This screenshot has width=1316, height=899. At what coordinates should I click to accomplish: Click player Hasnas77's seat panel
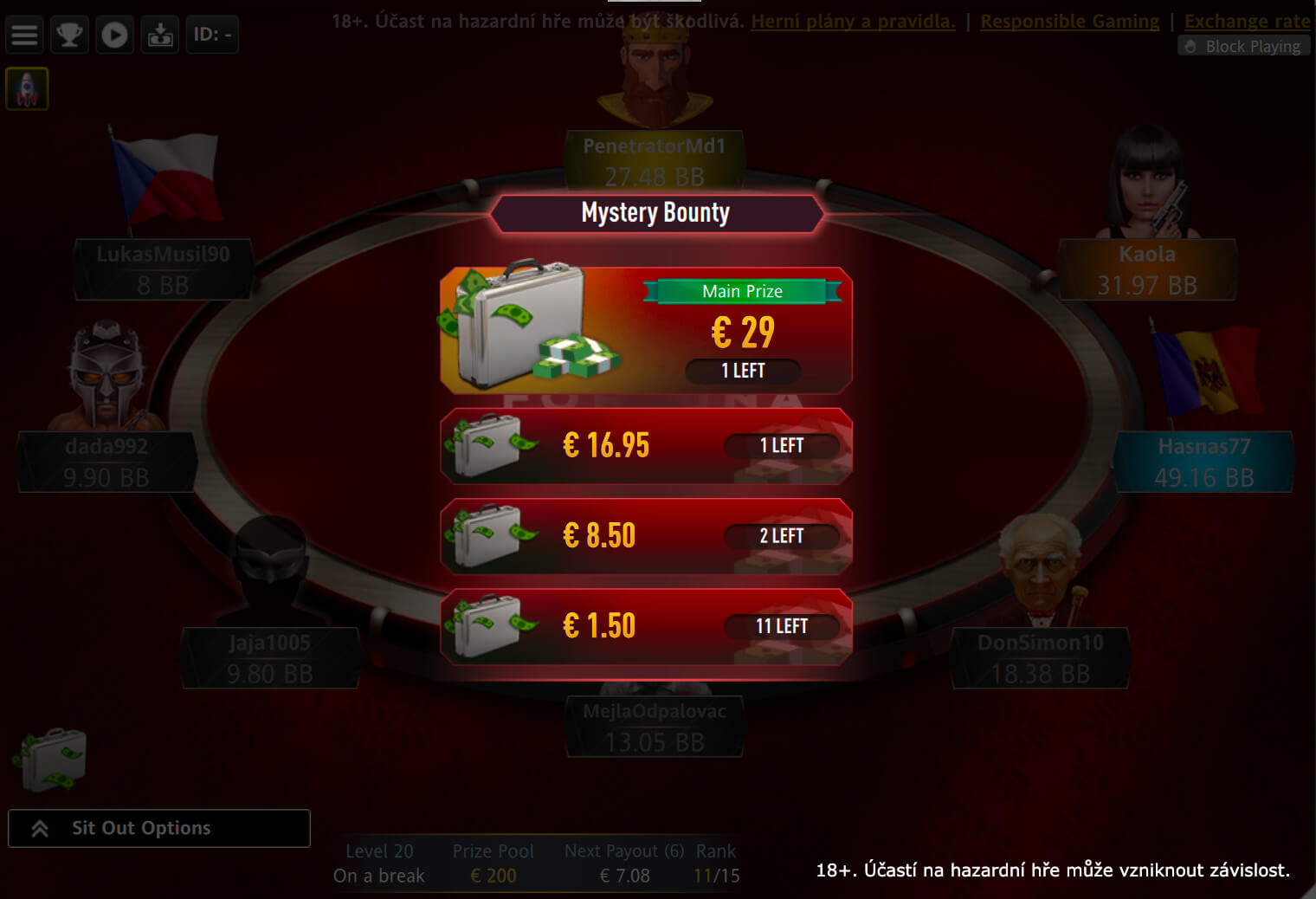coord(1203,462)
